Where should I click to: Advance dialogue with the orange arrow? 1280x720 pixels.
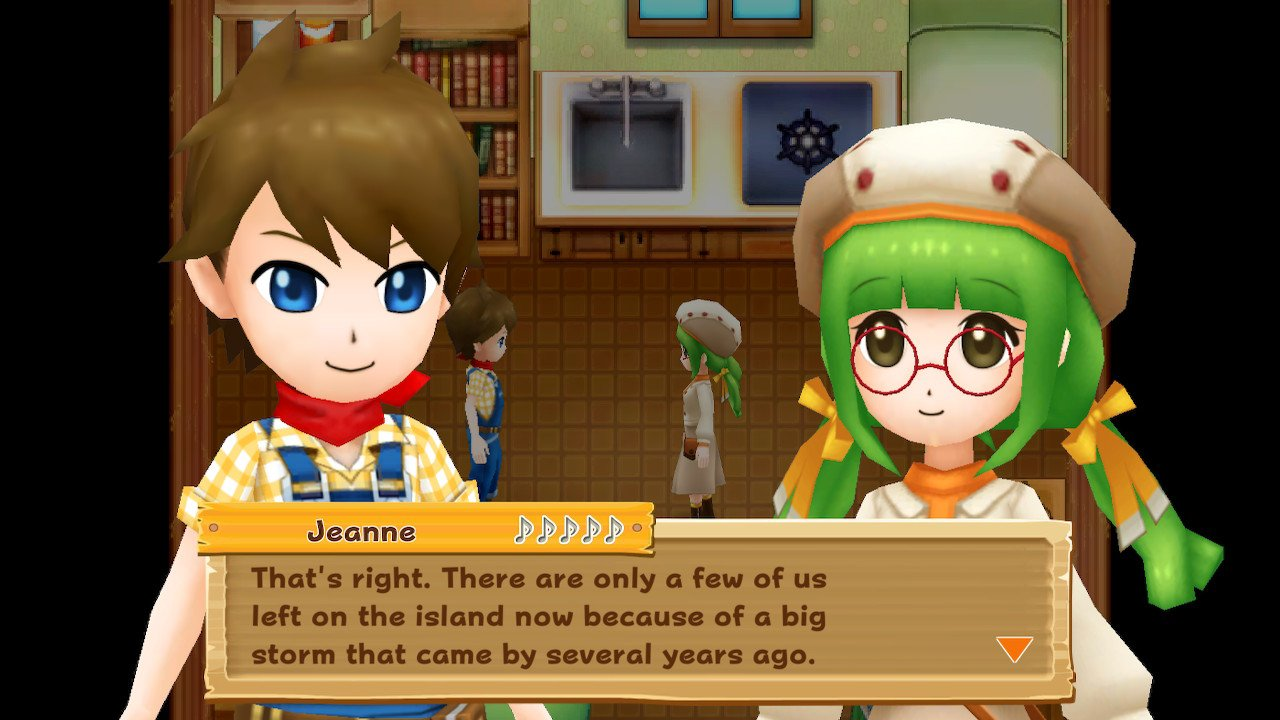click(1014, 649)
